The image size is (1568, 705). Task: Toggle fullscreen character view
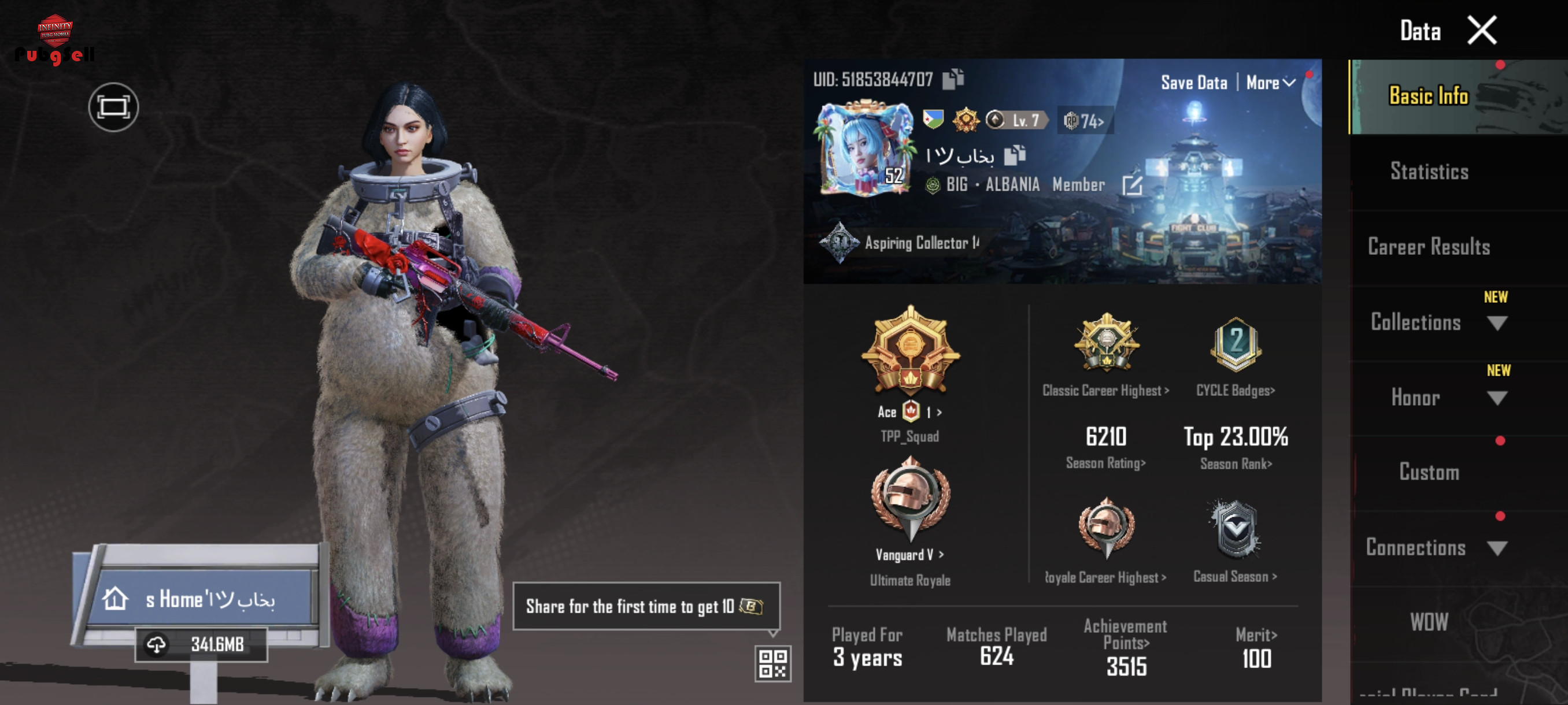[113, 107]
